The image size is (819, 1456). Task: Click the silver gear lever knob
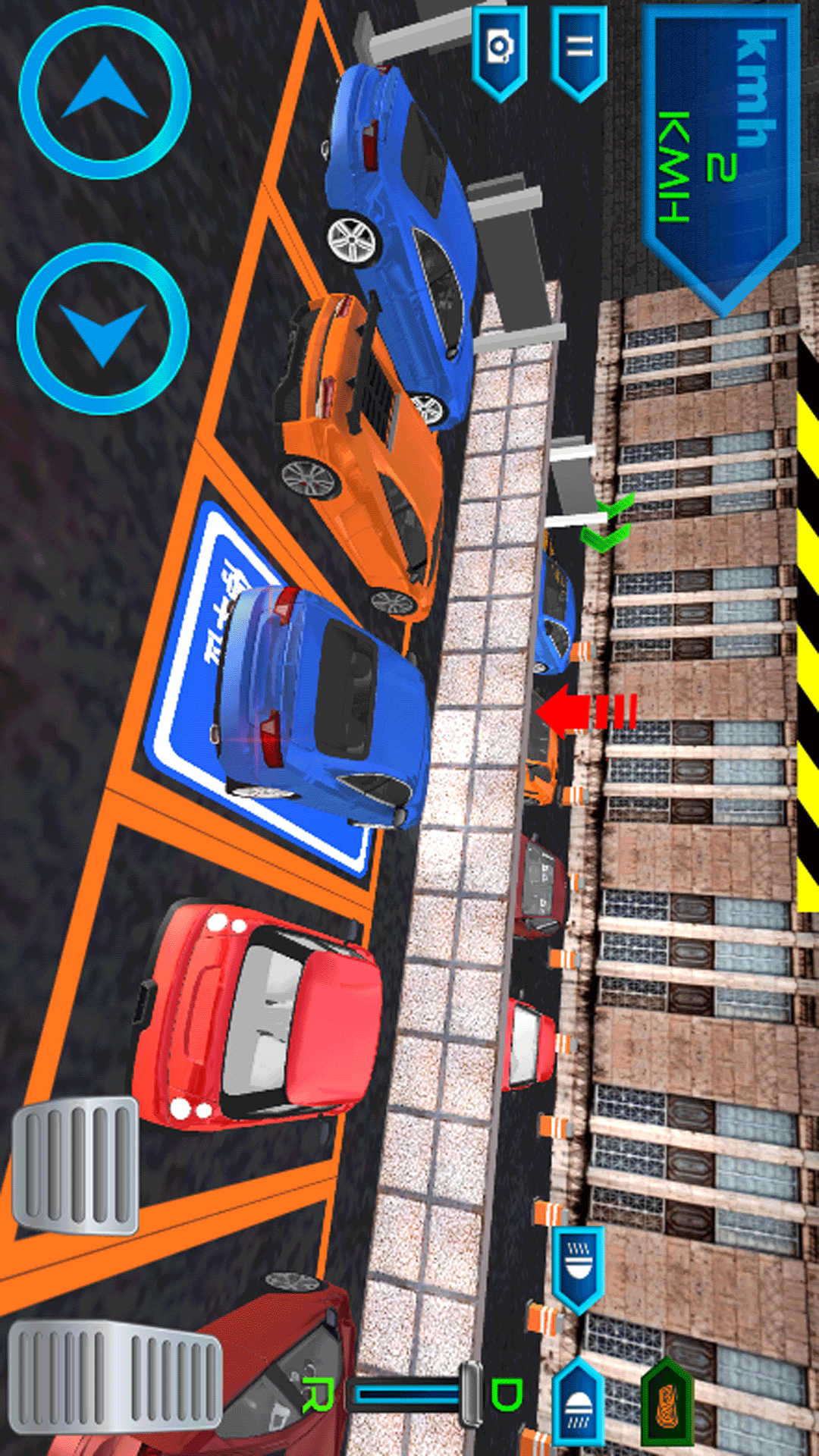(x=470, y=1394)
